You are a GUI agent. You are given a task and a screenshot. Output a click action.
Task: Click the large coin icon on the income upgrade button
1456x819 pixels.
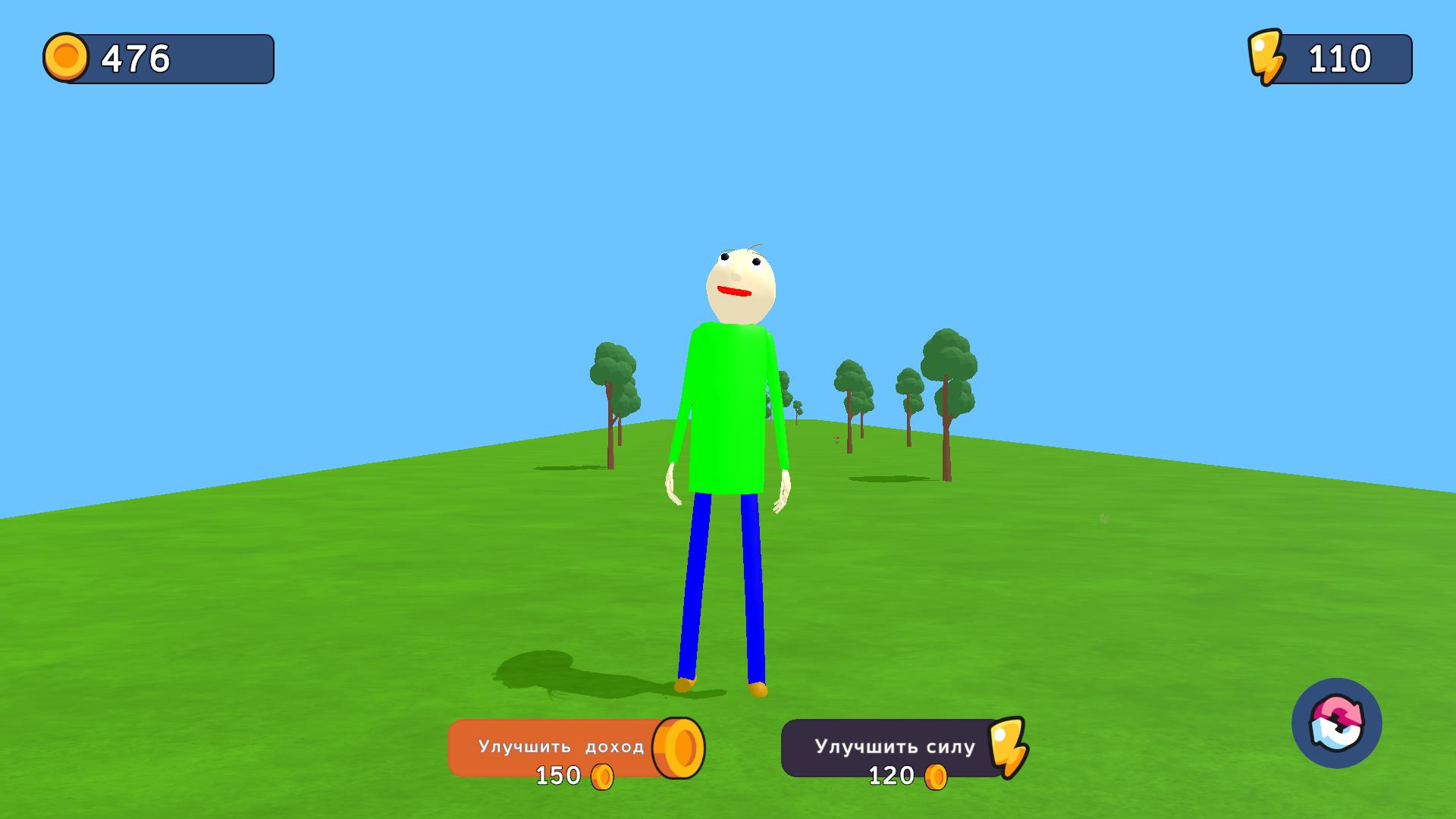(677, 748)
